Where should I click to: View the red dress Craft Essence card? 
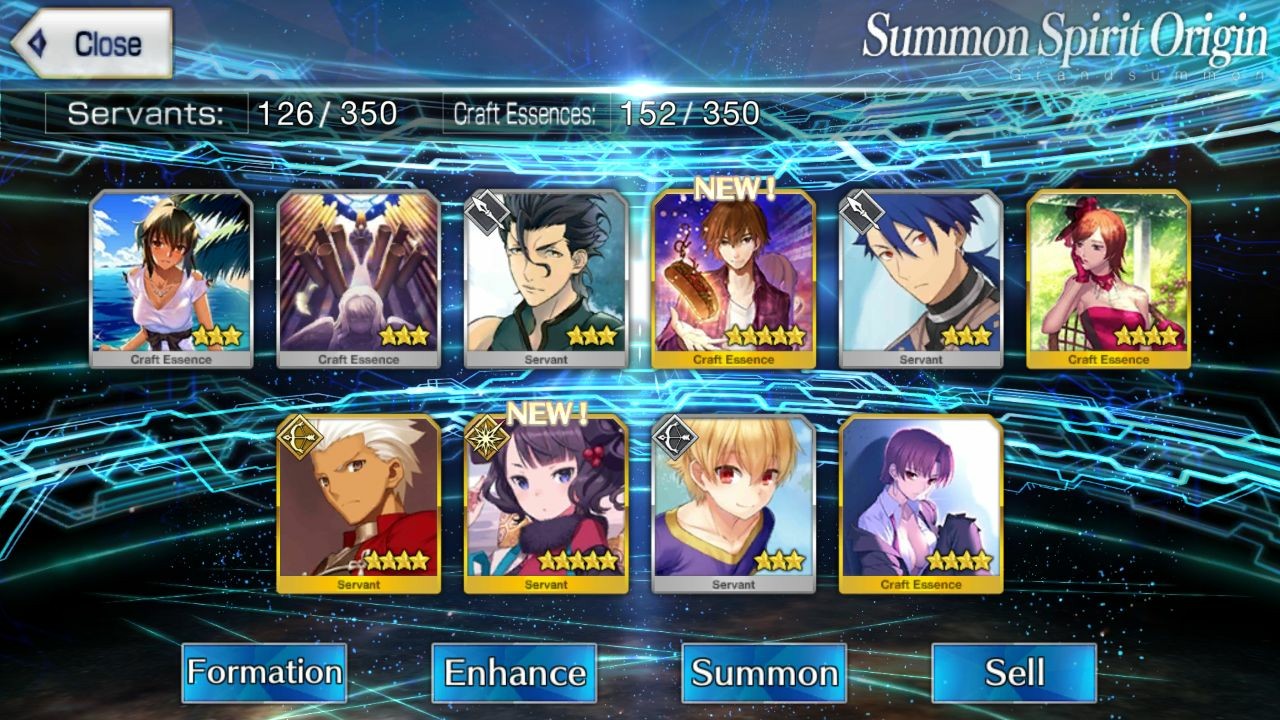tap(1109, 279)
